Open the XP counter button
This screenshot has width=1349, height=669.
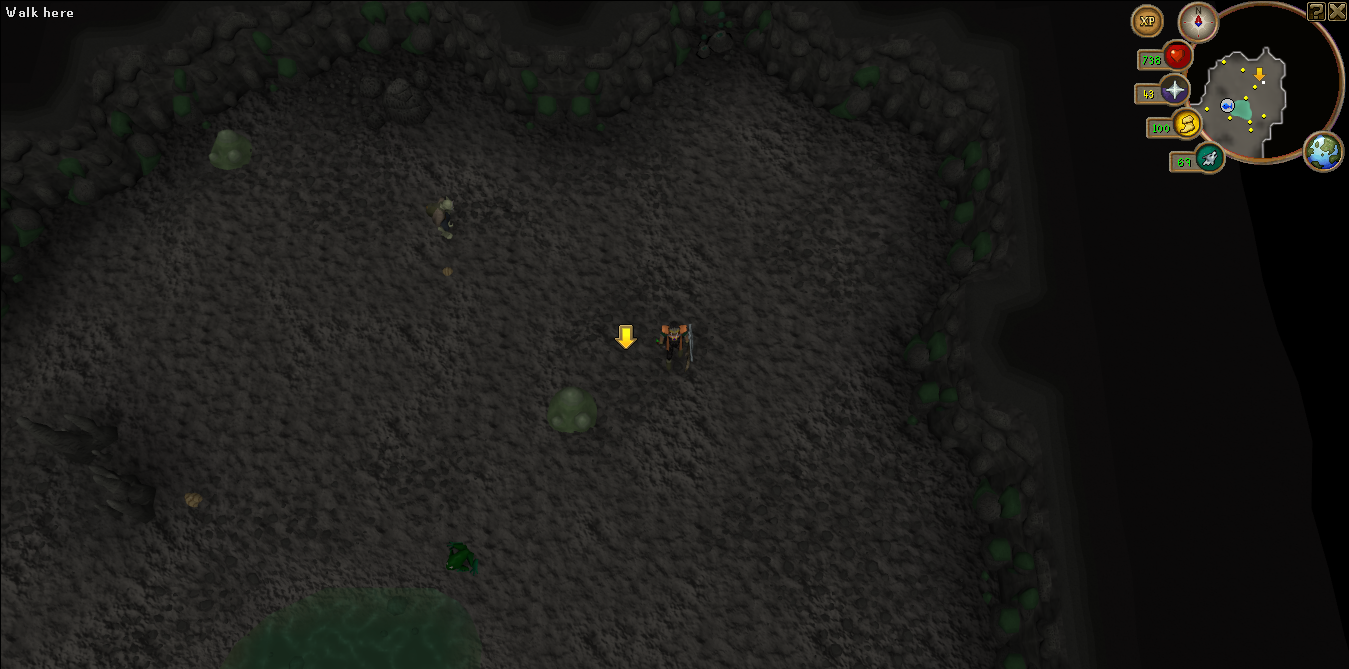(1146, 21)
